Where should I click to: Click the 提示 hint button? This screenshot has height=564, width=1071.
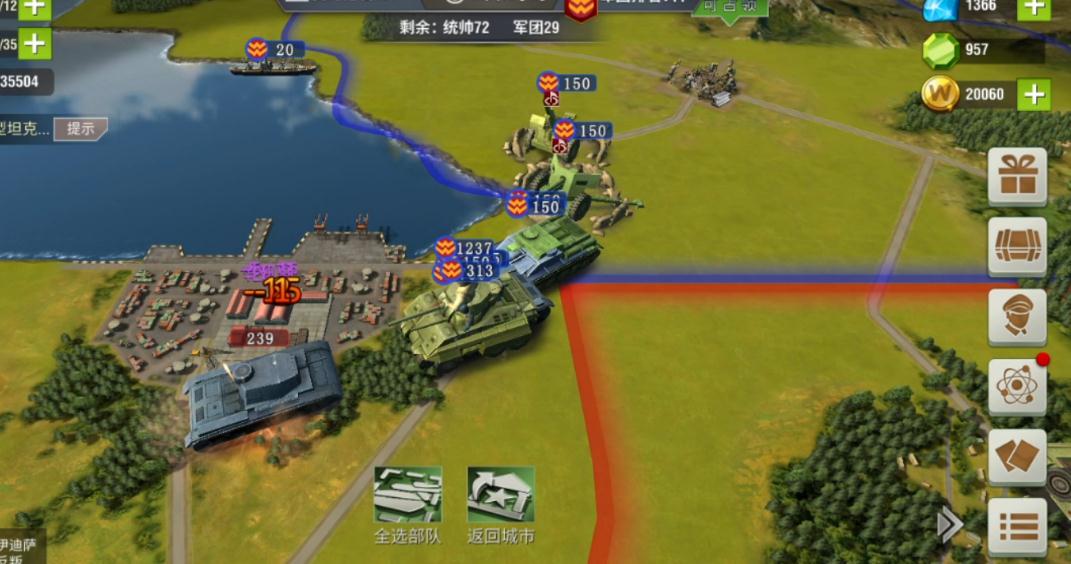pos(80,129)
